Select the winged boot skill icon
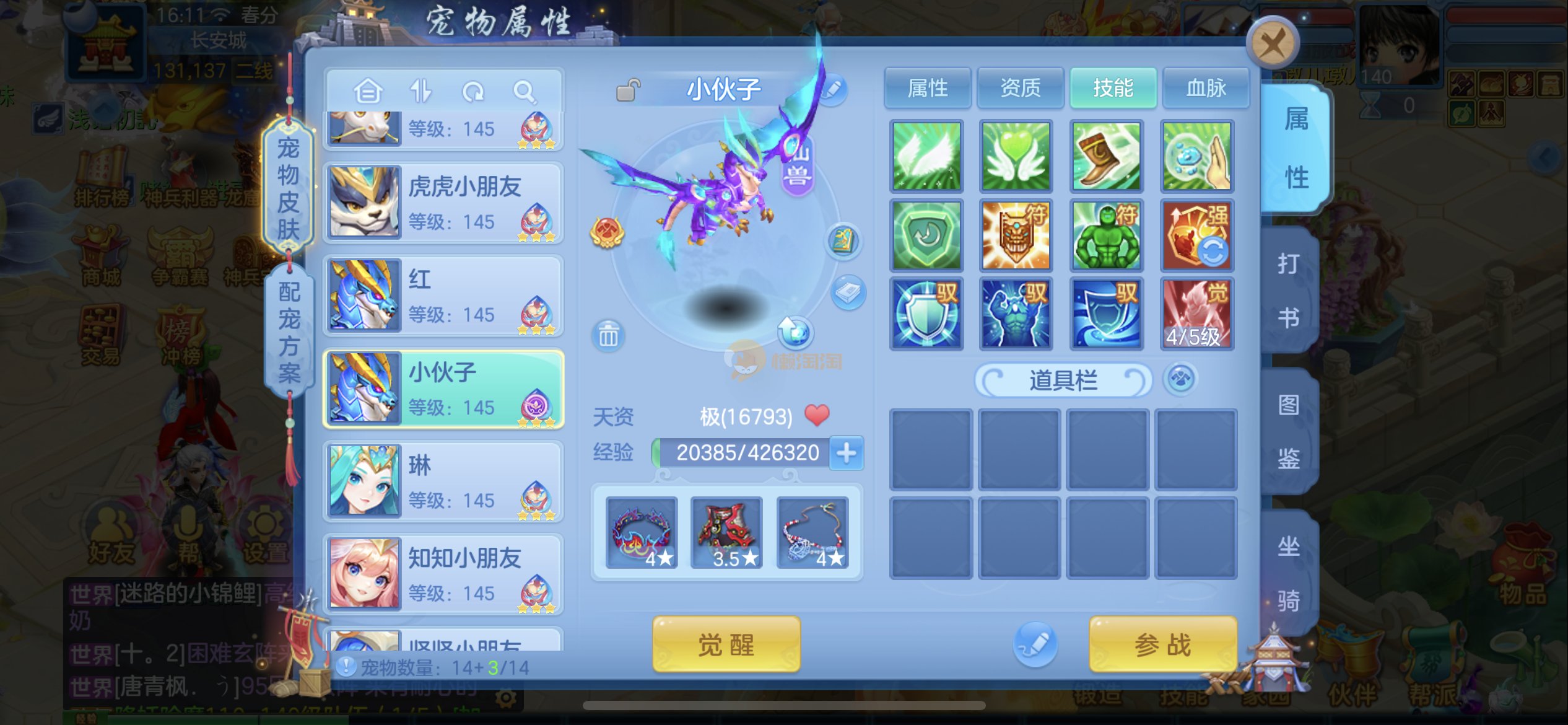 (1106, 156)
